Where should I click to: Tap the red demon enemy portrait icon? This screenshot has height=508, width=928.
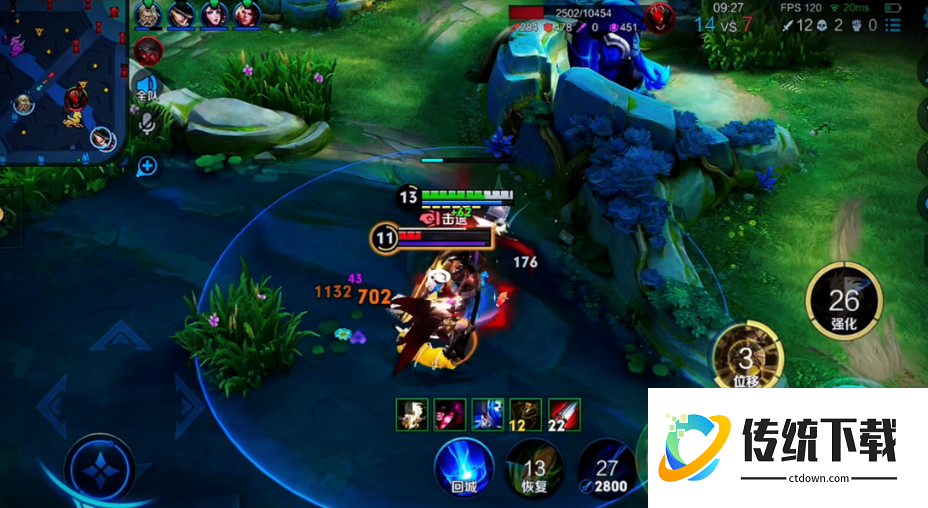659,17
